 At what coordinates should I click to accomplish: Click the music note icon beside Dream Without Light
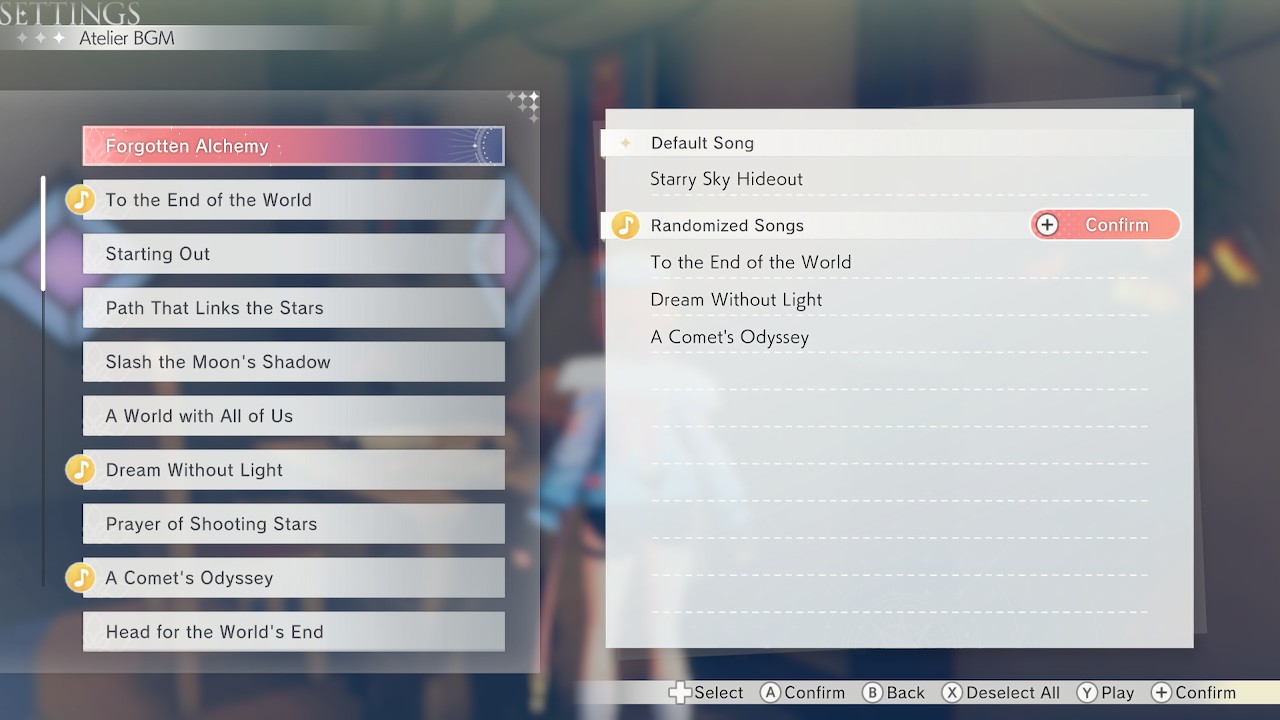(x=80, y=469)
